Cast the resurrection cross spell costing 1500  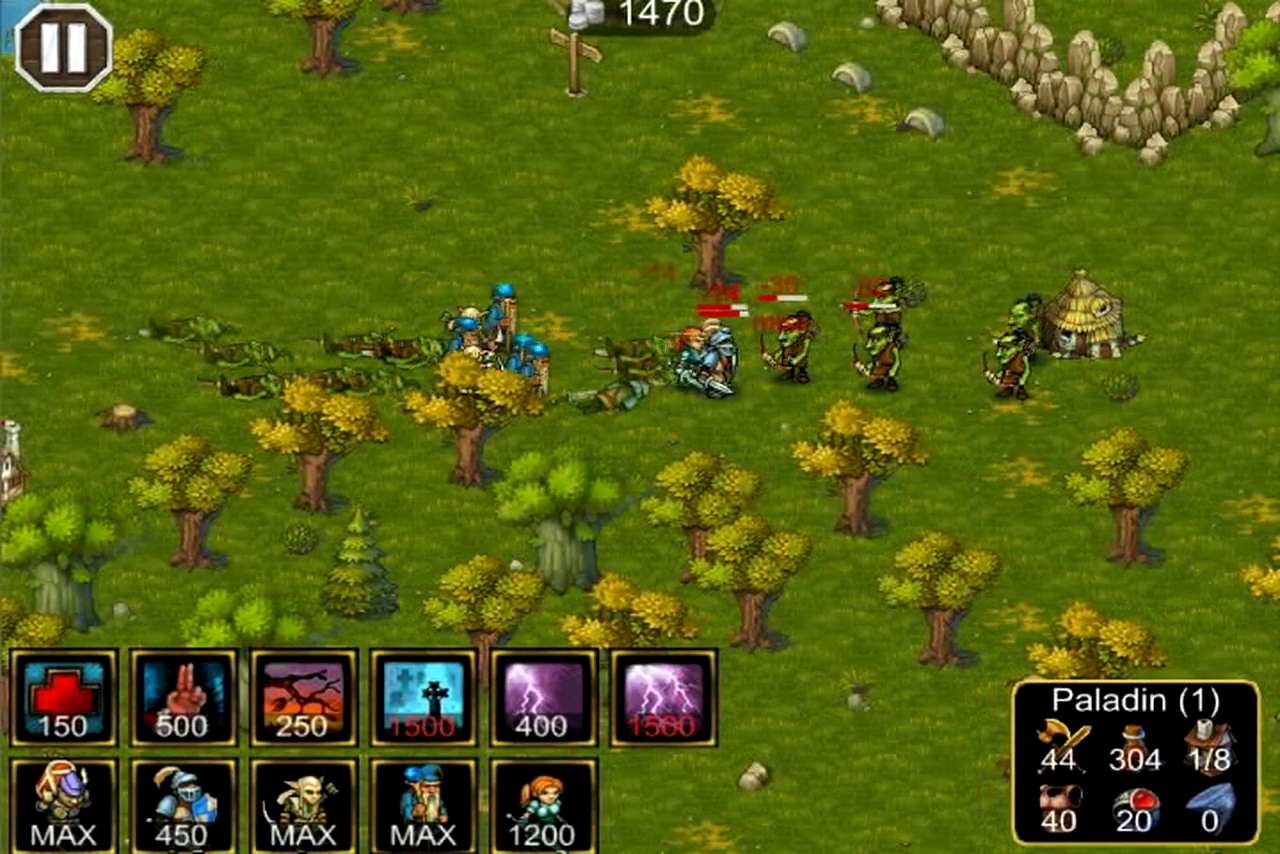coord(423,697)
